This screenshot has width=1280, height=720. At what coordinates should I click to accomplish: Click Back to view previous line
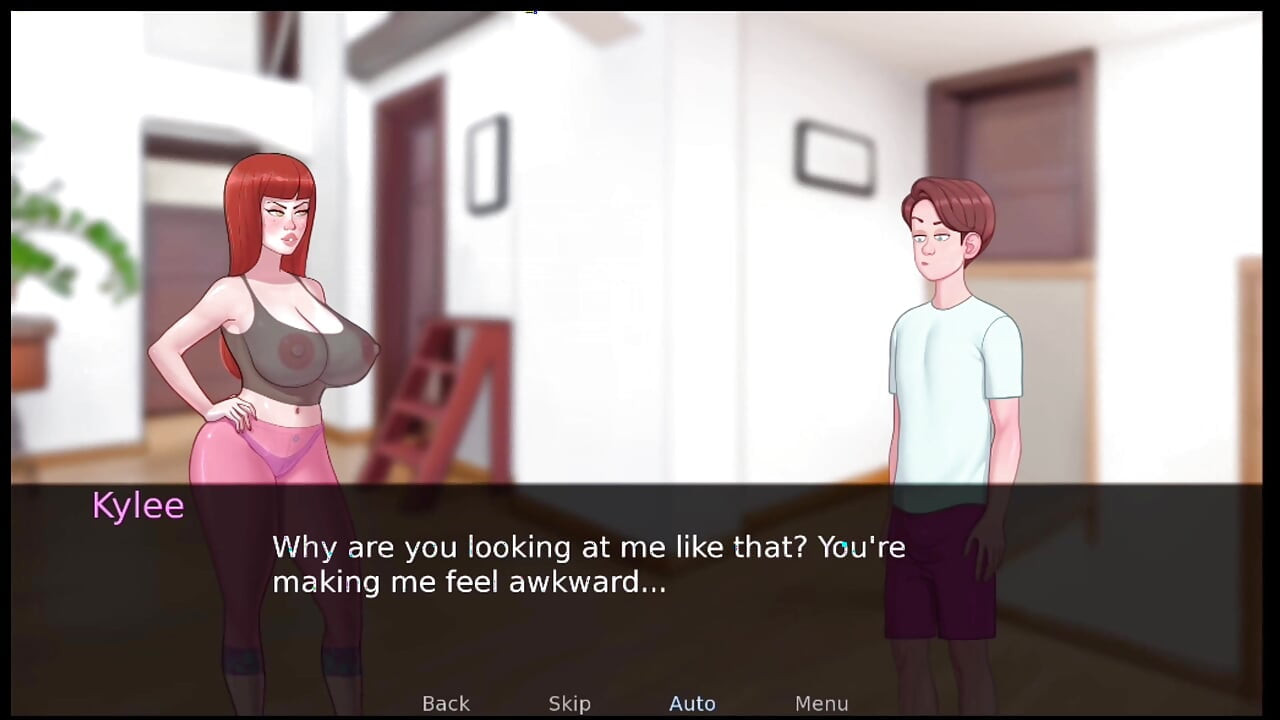point(446,703)
